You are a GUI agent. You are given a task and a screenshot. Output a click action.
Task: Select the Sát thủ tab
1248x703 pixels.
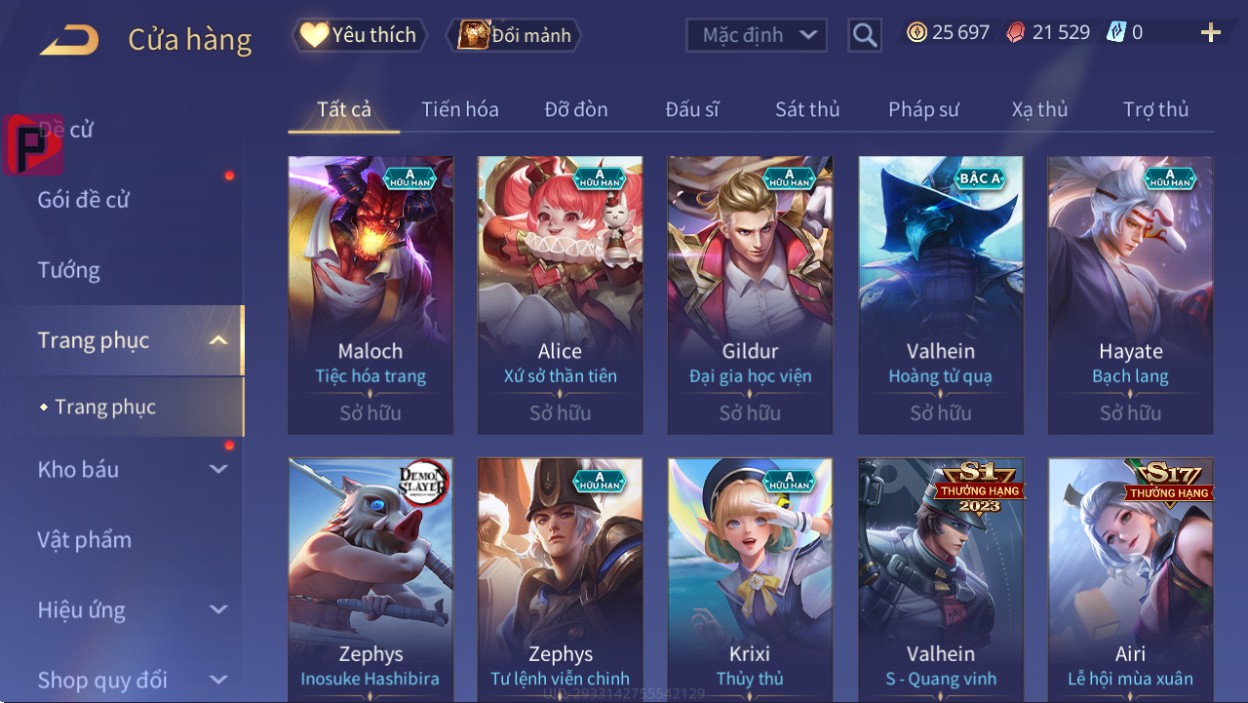807,109
